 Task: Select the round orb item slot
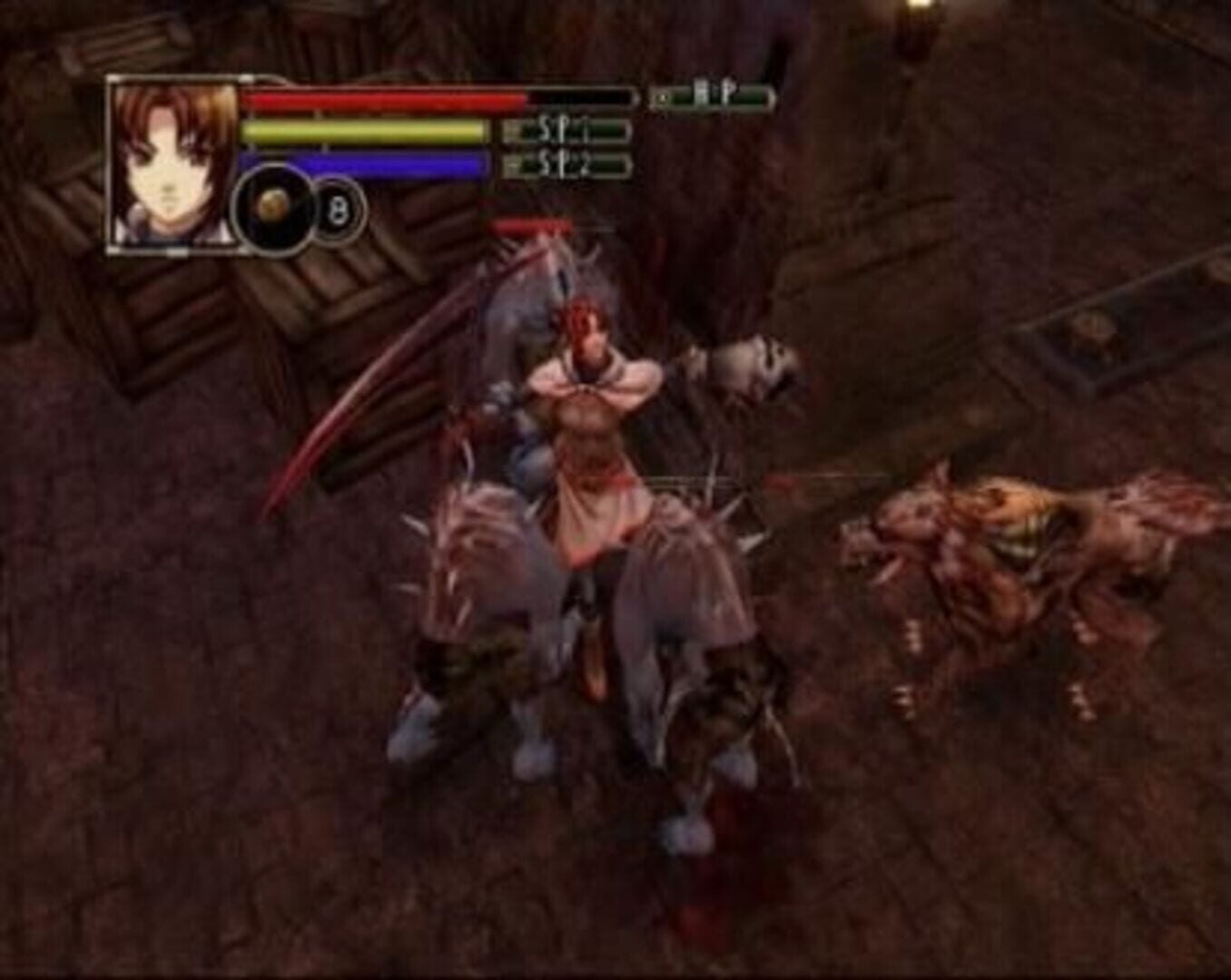272,210
